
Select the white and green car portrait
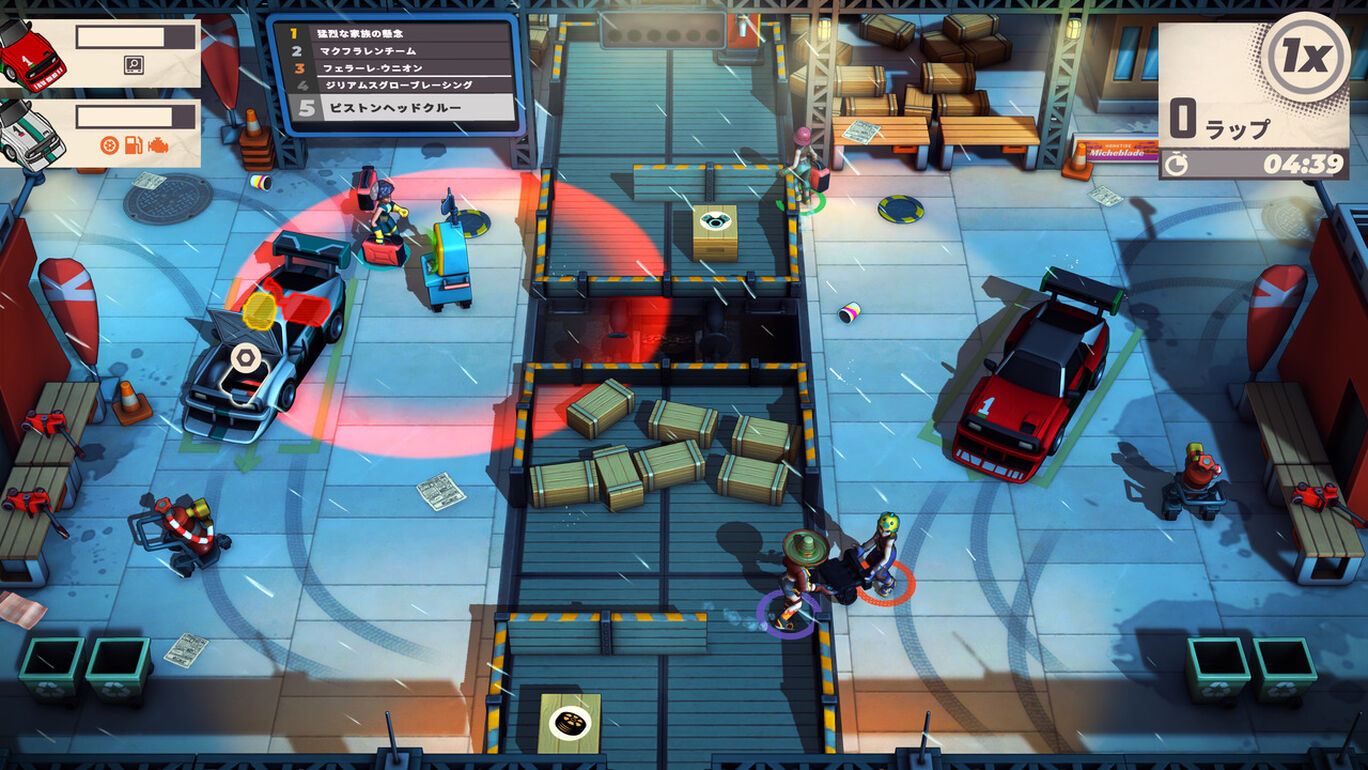tap(30, 135)
